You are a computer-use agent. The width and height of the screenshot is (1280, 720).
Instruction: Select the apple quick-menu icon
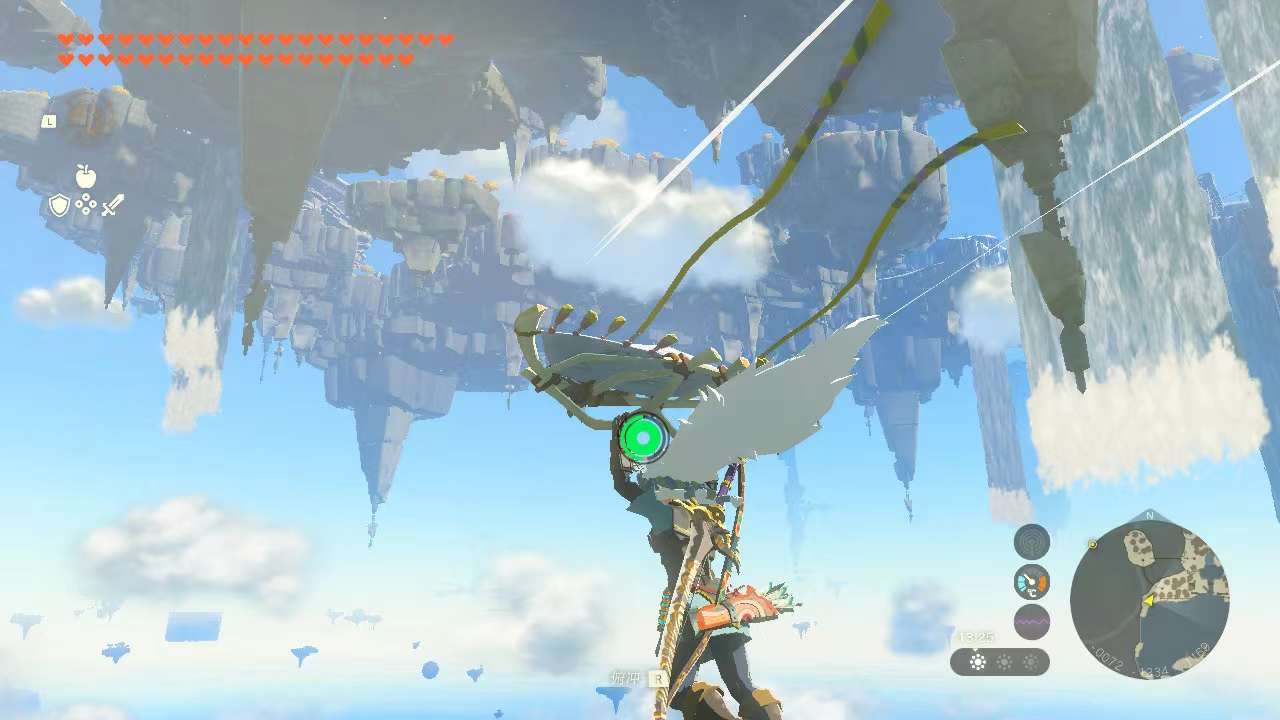pyautogui.click(x=86, y=177)
